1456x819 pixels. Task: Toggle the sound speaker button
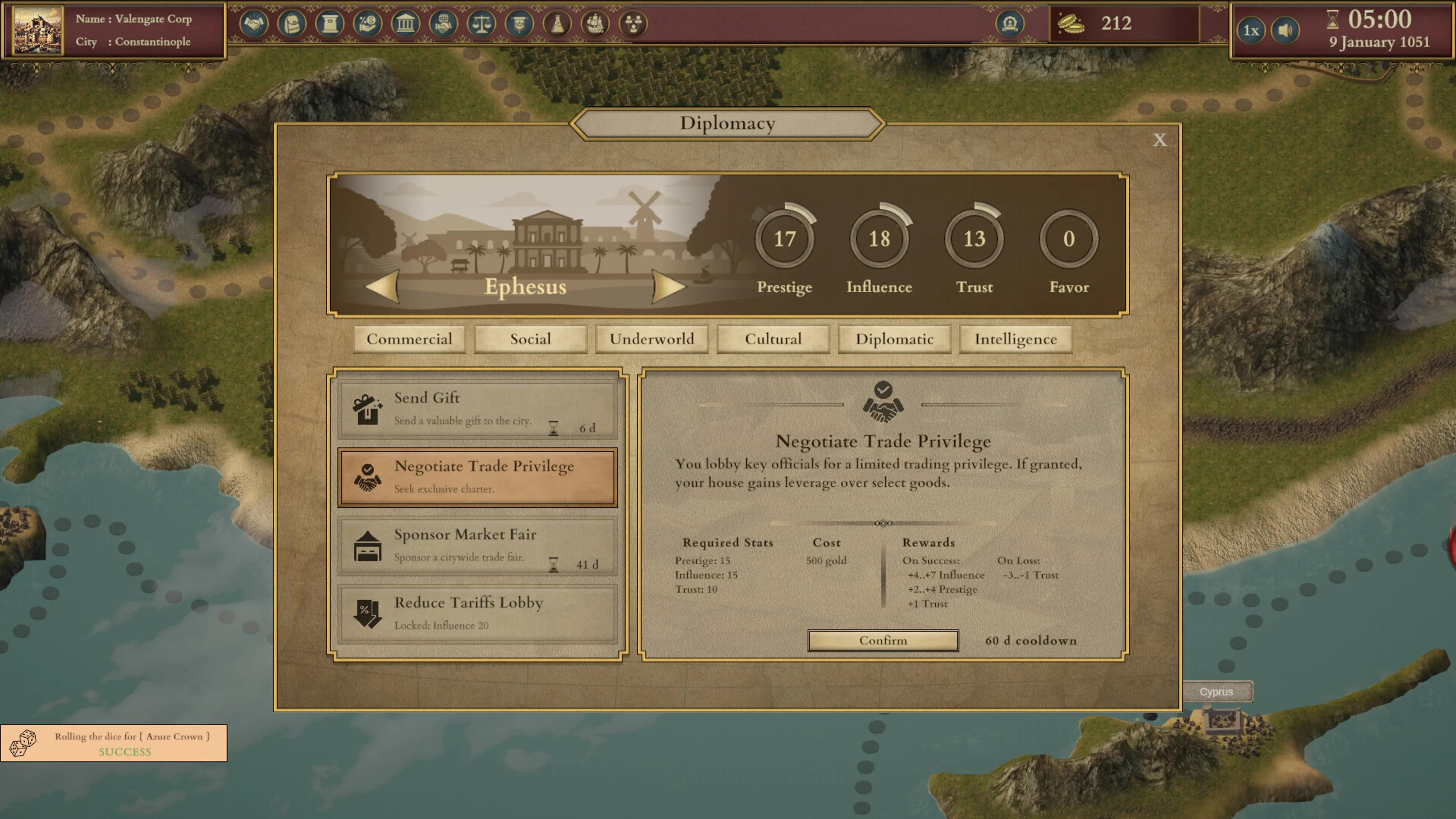tap(1285, 30)
